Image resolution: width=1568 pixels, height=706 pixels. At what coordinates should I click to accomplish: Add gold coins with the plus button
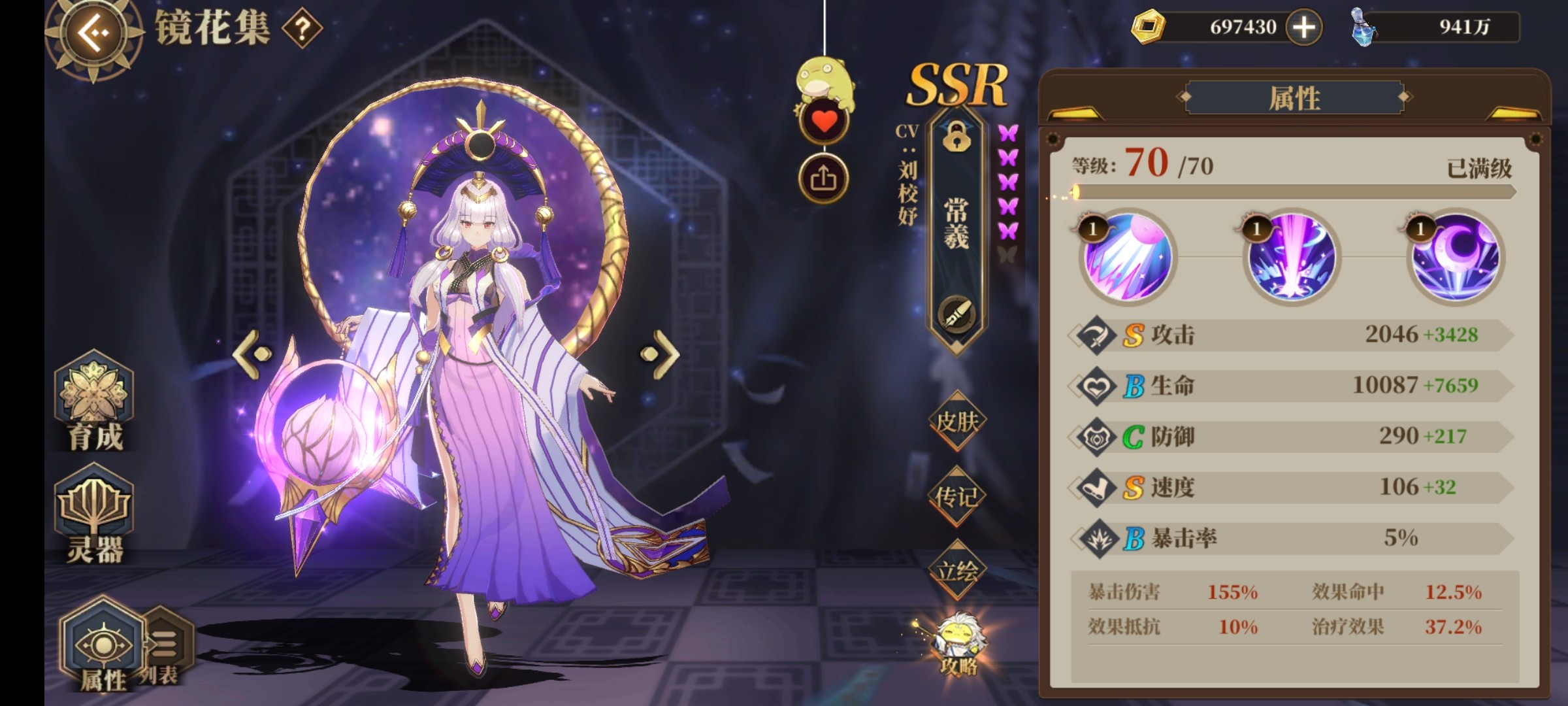pyautogui.click(x=1303, y=27)
